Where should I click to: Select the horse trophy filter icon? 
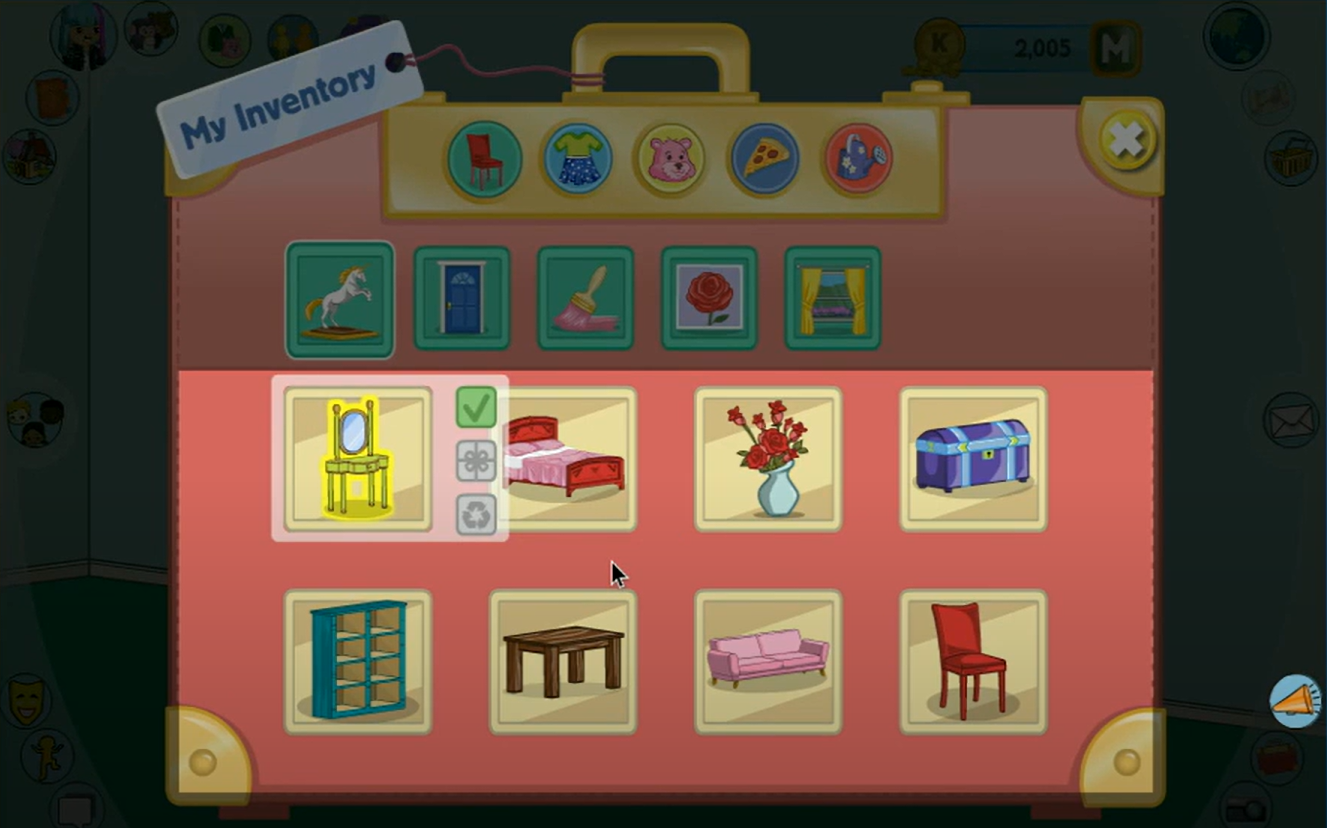pyautogui.click(x=338, y=297)
